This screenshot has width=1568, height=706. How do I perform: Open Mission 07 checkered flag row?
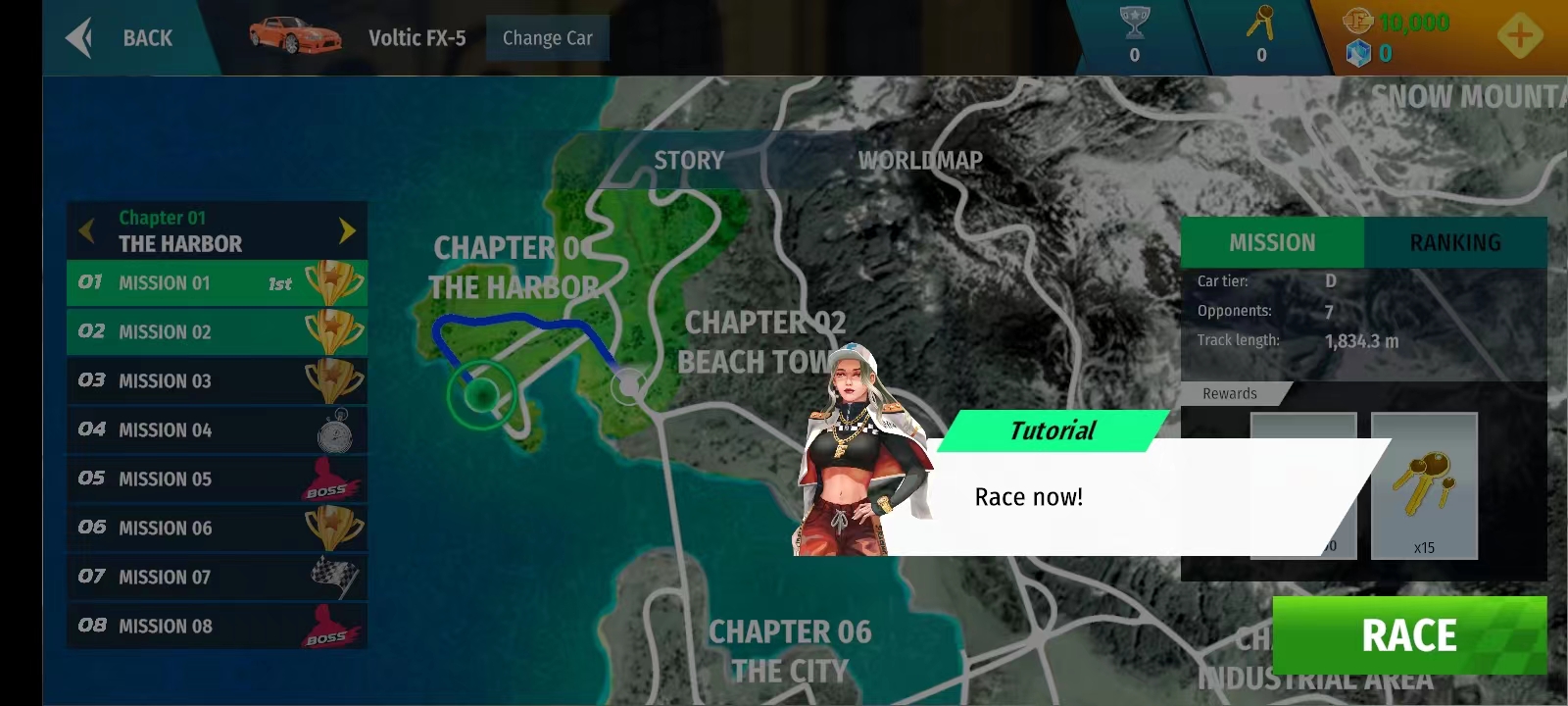click(x=217, y=577)
